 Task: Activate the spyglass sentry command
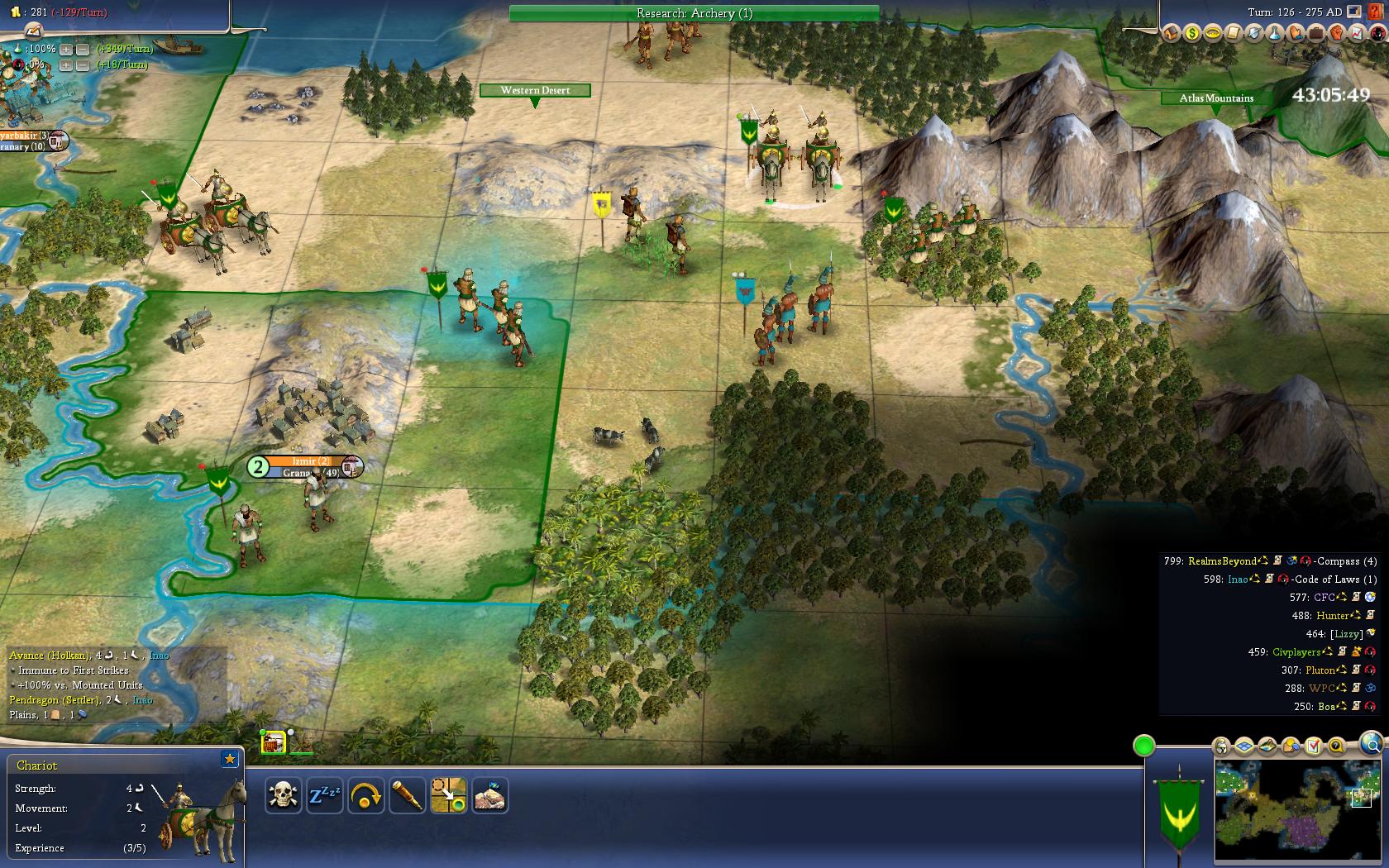(407, 795)
